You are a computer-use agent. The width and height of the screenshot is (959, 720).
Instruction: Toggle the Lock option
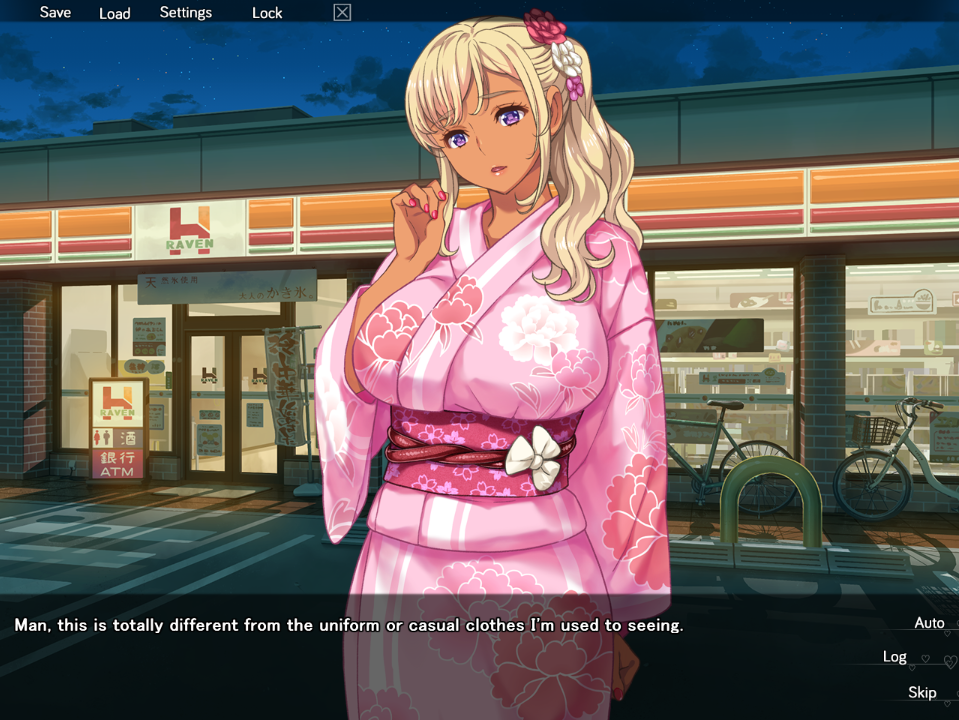pos(267,13)
